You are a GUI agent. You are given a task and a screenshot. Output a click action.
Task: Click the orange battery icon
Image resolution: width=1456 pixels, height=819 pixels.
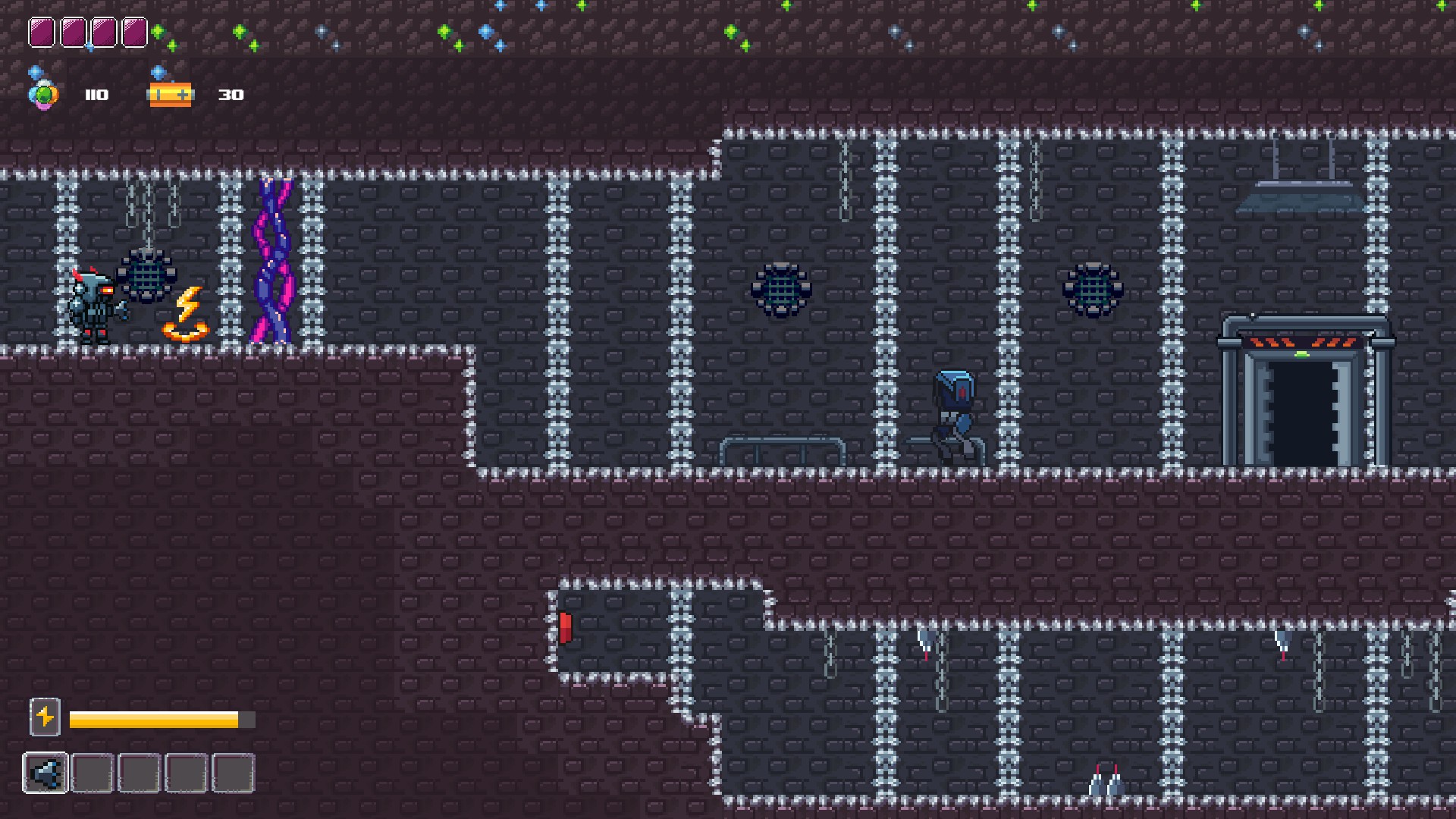(x=171, y=95)
